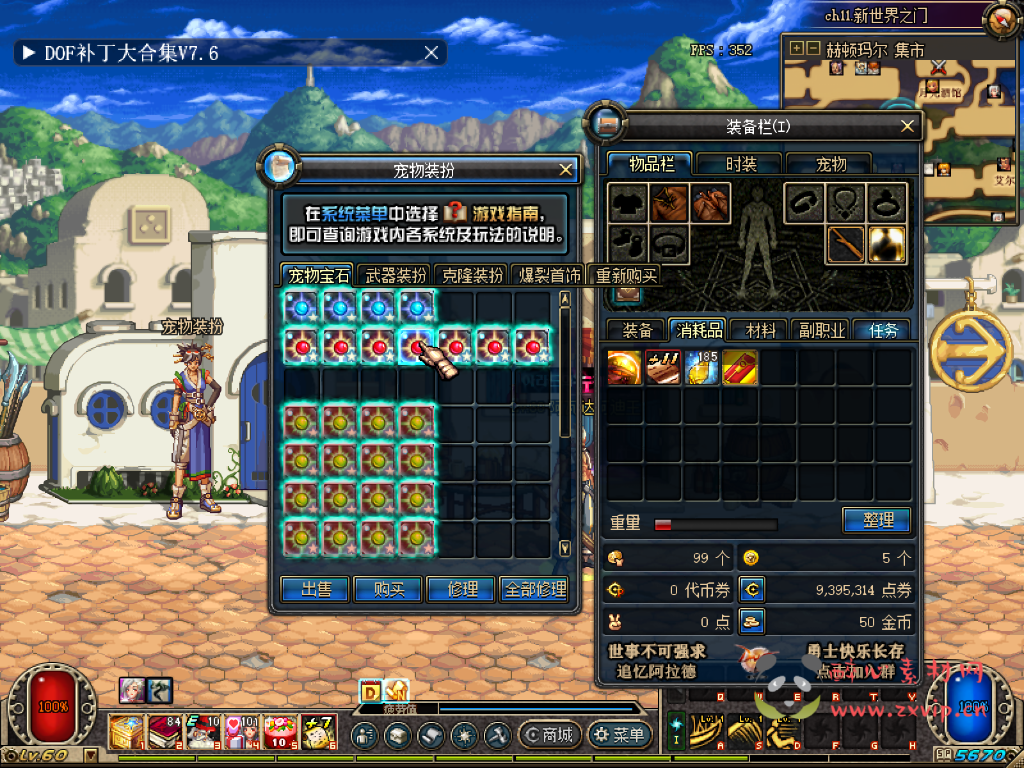Close the DOF补丁大合集V7.6 banner
Screen dimensions: 1024x768
tap(431, 53)
